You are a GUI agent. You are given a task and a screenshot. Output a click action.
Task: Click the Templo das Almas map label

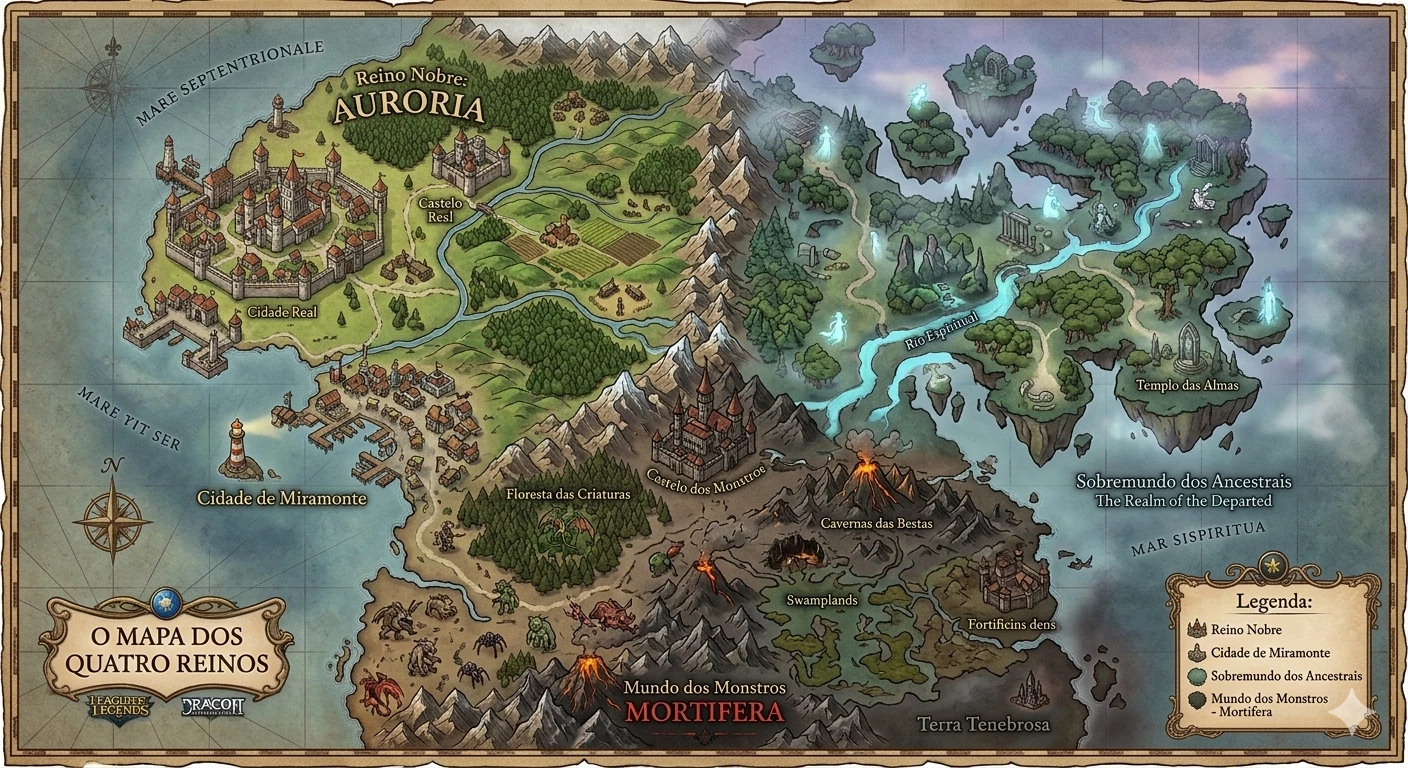coord(1187,385)
